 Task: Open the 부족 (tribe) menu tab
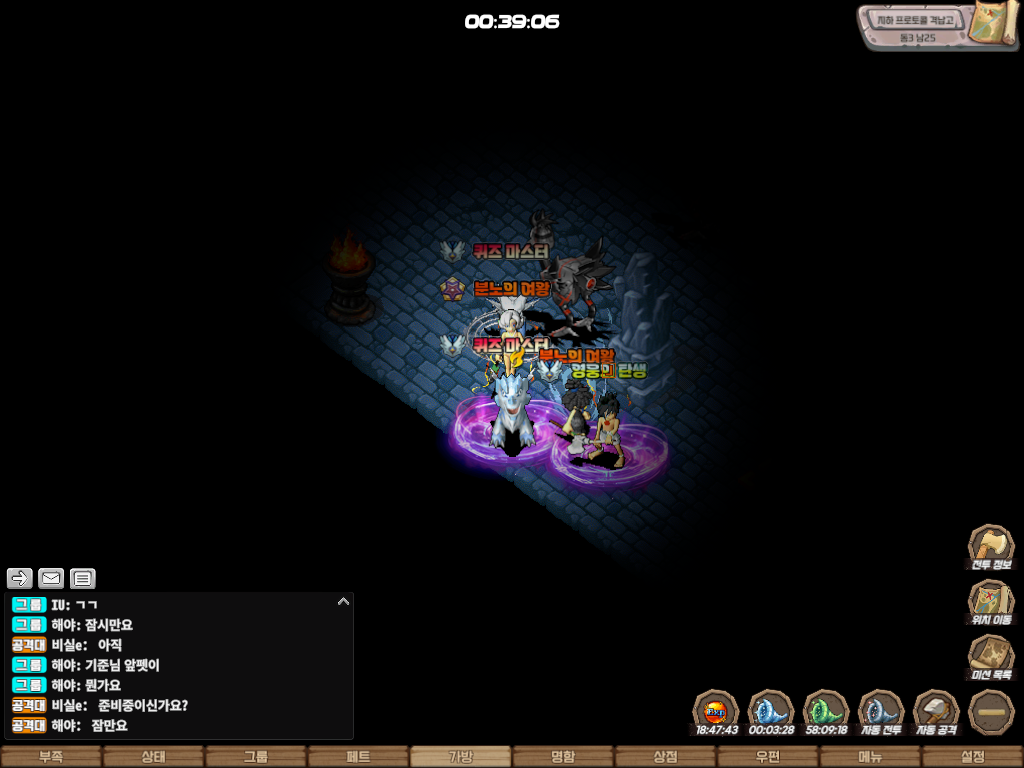coord(51,757)
